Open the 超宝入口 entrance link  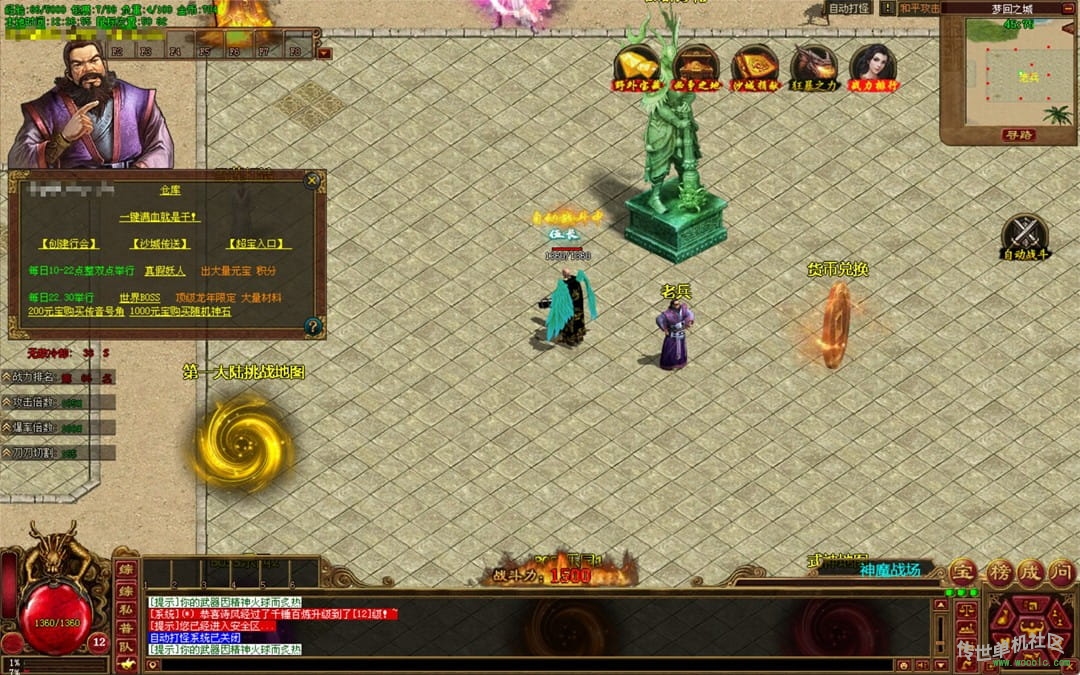(x=257, y=243)
